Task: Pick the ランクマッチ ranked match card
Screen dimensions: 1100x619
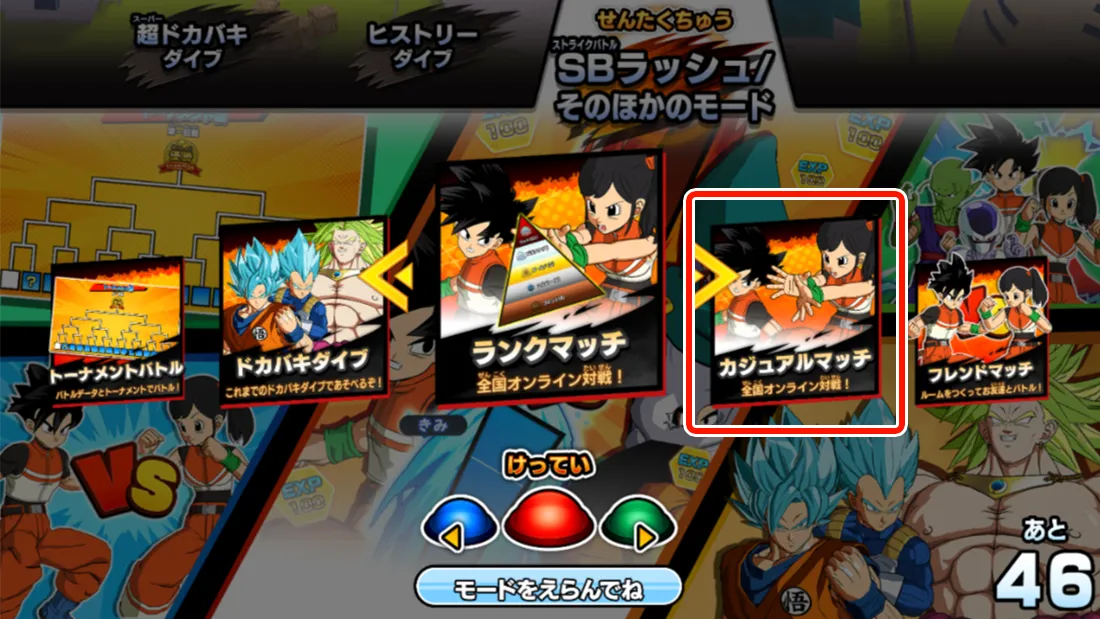Action: 548,290
